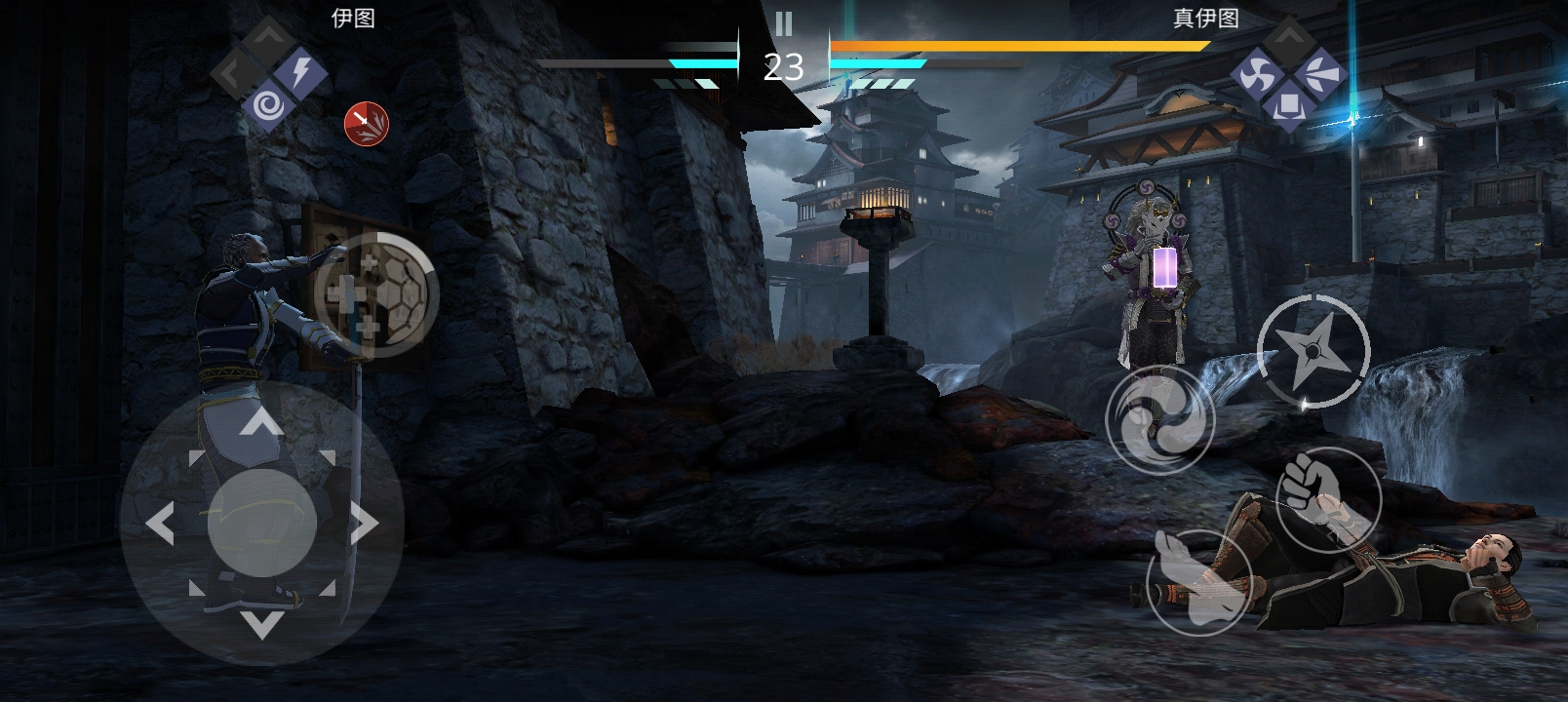Select the lightning bolt diamond icon
This screenshot has height=702, width=1568.
pyautogui.click(x=301, y=72)
